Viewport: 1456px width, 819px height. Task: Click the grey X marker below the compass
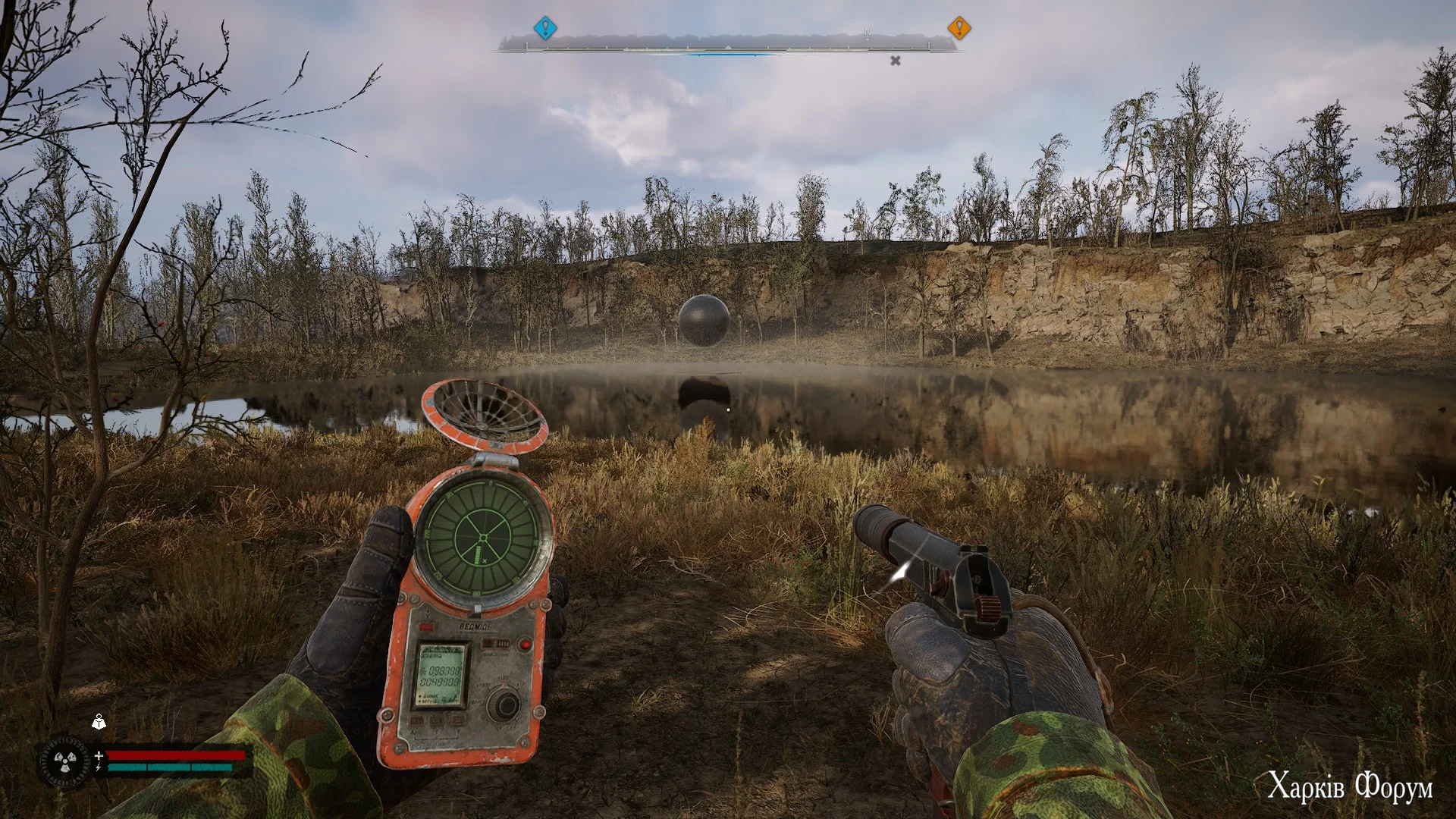click(x=895, y=61)
